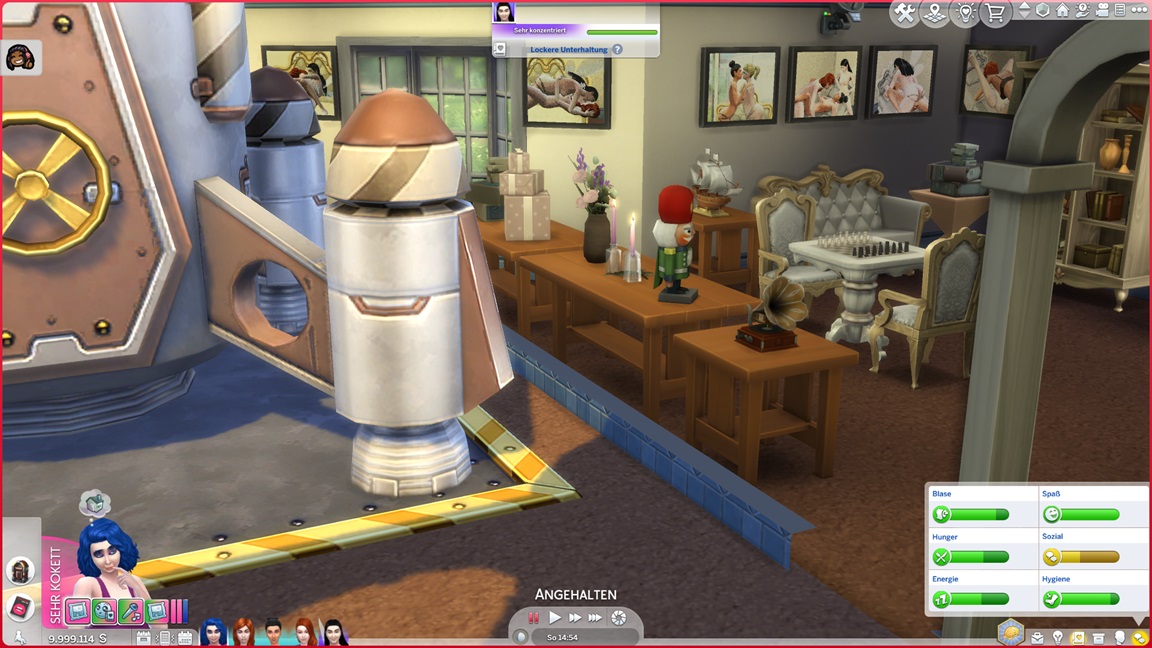Open the Simology head-profile panel
The width and height of the screenshot is (1152, 648).
pos(1120,637)
